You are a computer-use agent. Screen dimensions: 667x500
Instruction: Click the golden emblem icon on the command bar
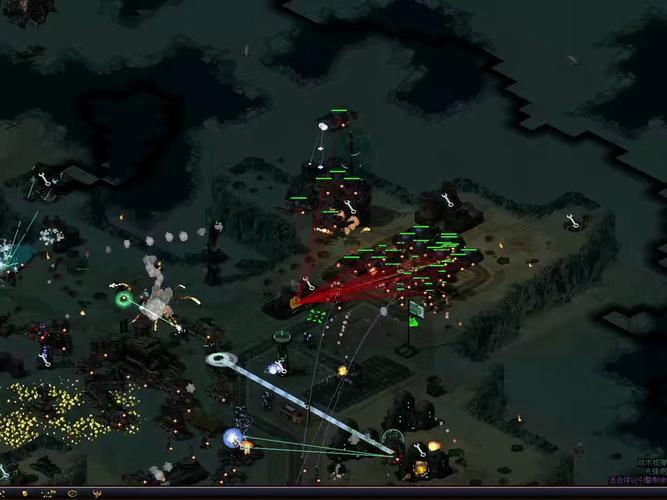[x=97, y=493]
